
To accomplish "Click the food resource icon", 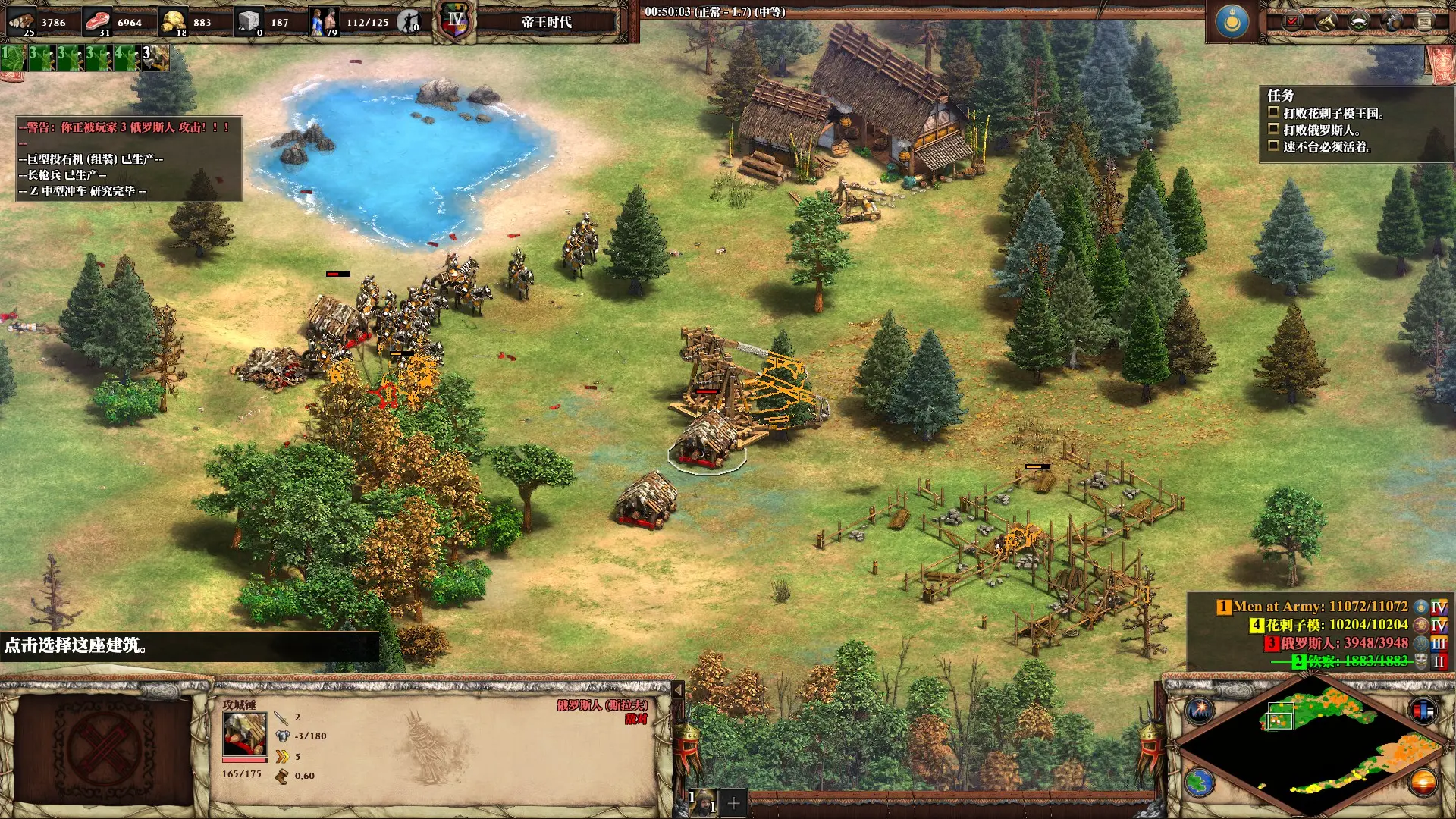I will [97, 20].
